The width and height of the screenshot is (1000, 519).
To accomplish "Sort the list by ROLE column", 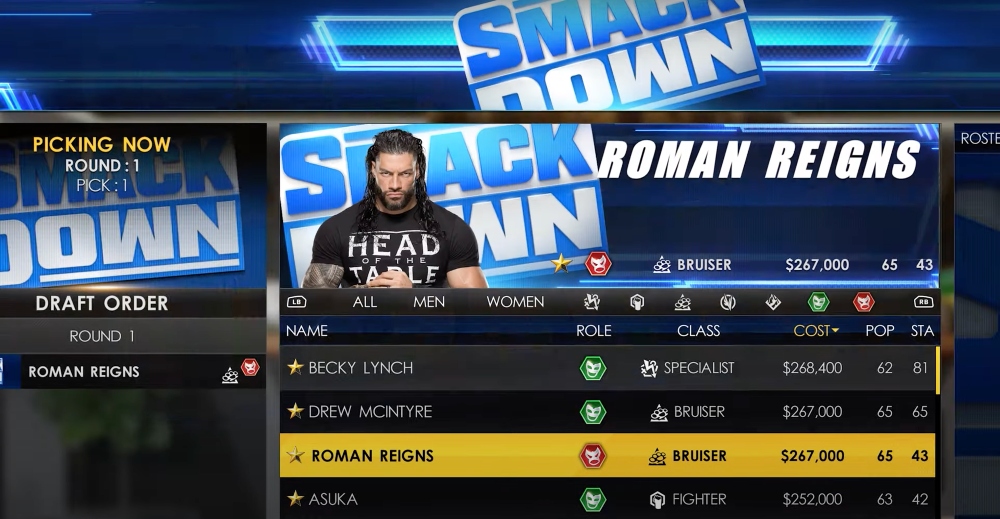I will click(594, 330).
